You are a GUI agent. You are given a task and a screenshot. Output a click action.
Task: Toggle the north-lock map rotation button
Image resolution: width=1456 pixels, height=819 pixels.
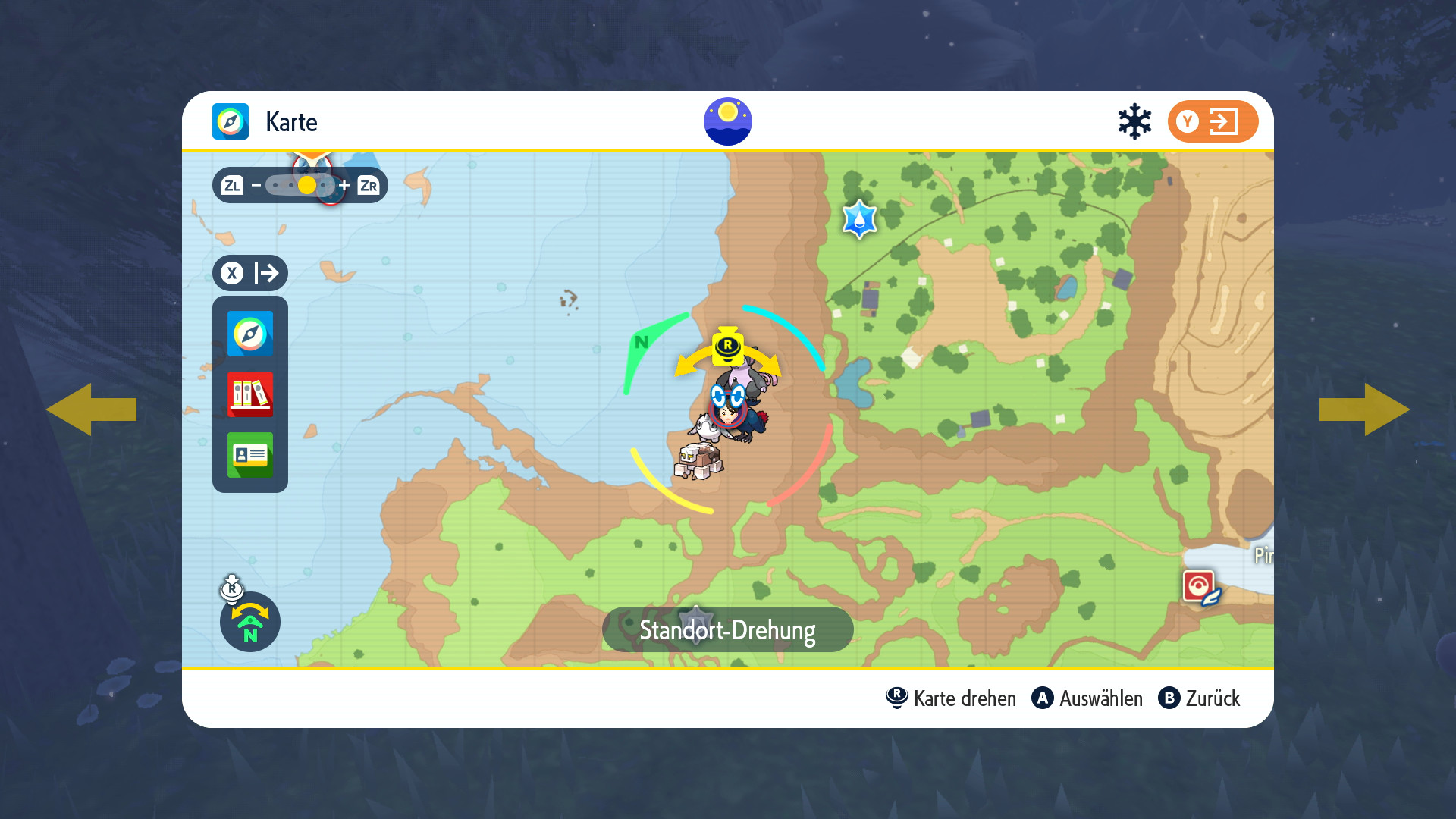(x=250, y=622)
